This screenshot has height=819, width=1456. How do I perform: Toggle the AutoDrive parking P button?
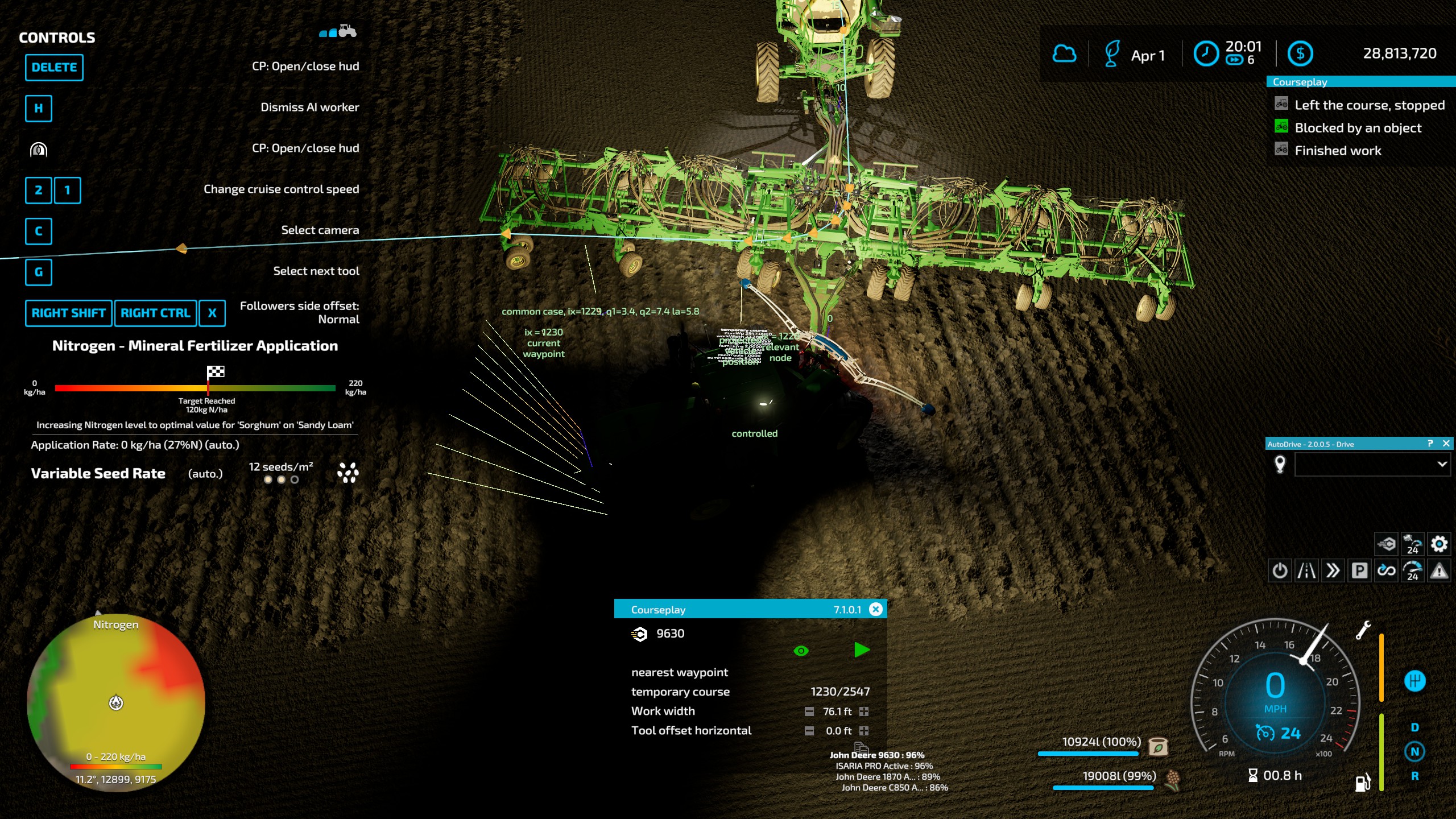point(1359,570)
